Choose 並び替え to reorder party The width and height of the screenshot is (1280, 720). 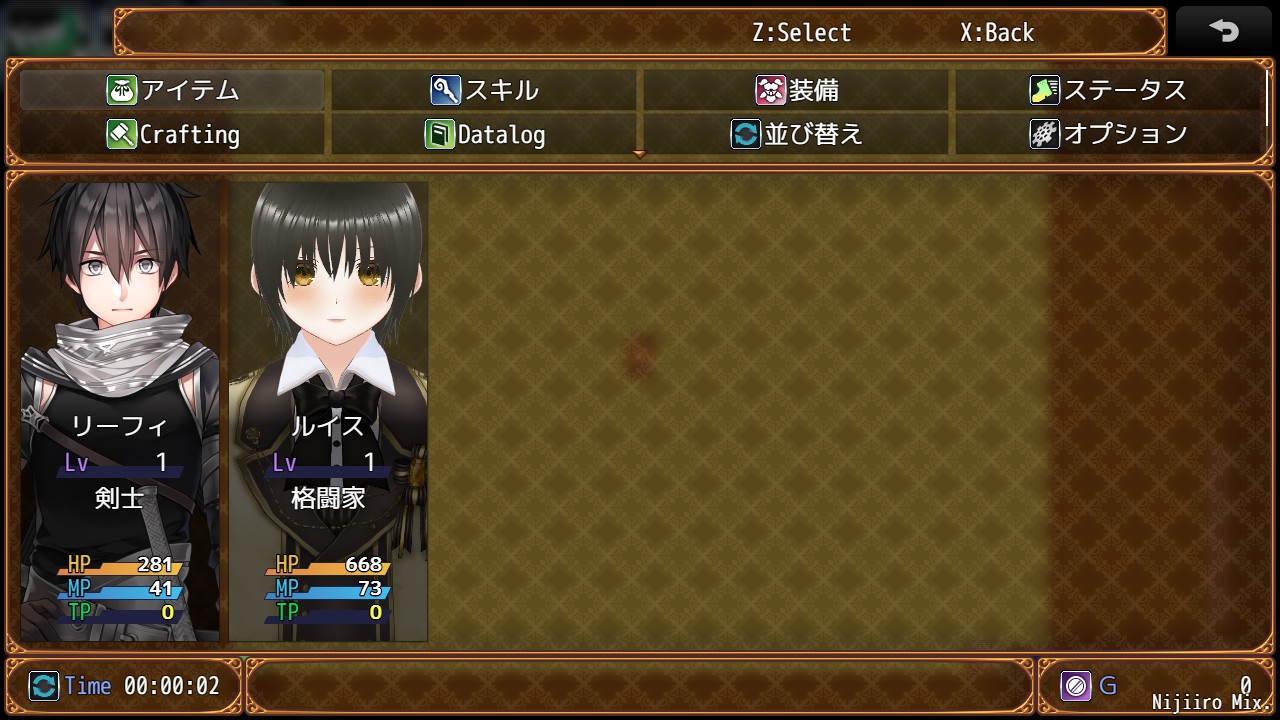click(x=797, y=134)
